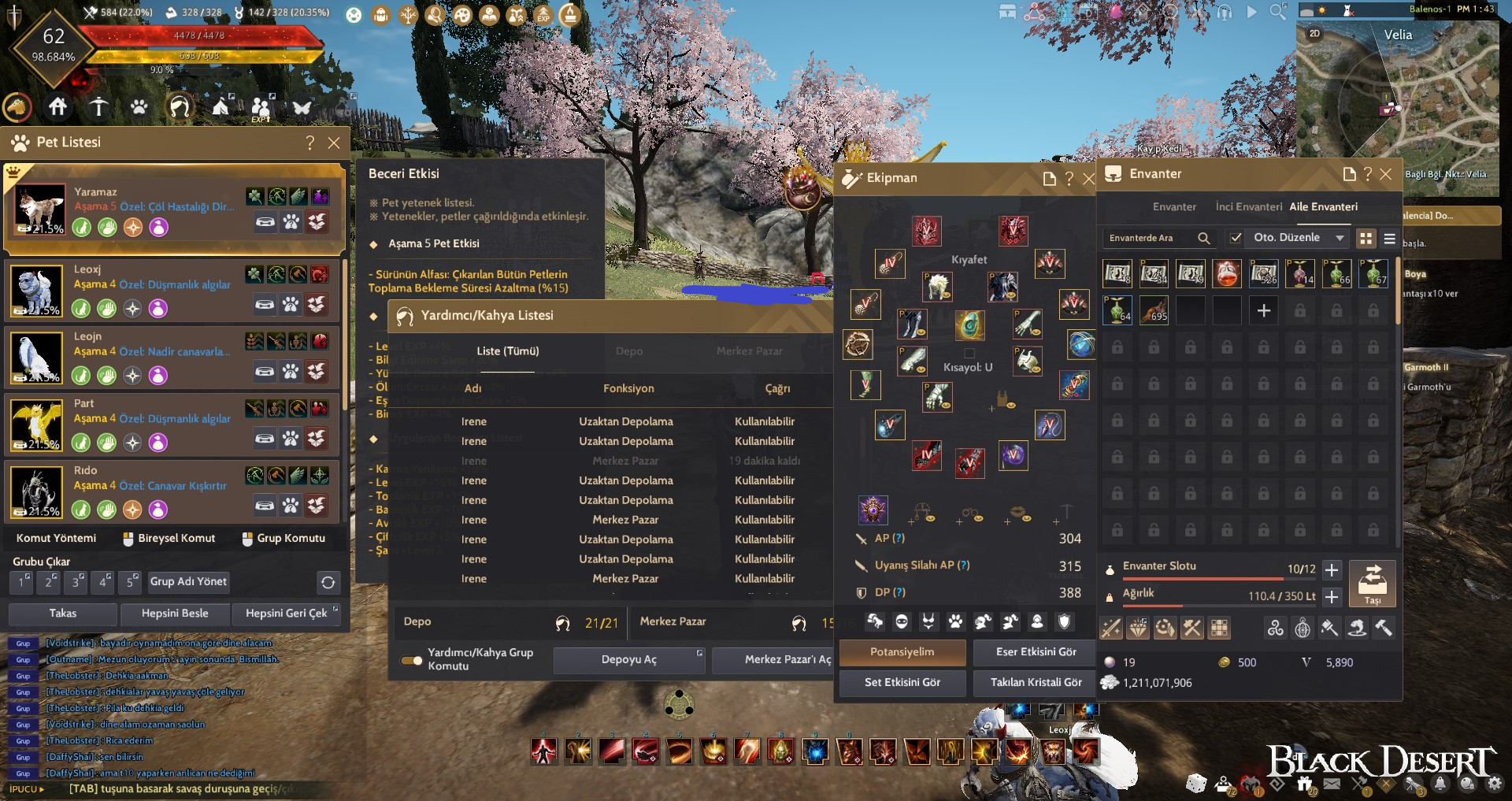The image size is (1512, 801).
Task: Toggle Yardımcı/Kahya Grup Komutu switch
Action: point(412,660)
